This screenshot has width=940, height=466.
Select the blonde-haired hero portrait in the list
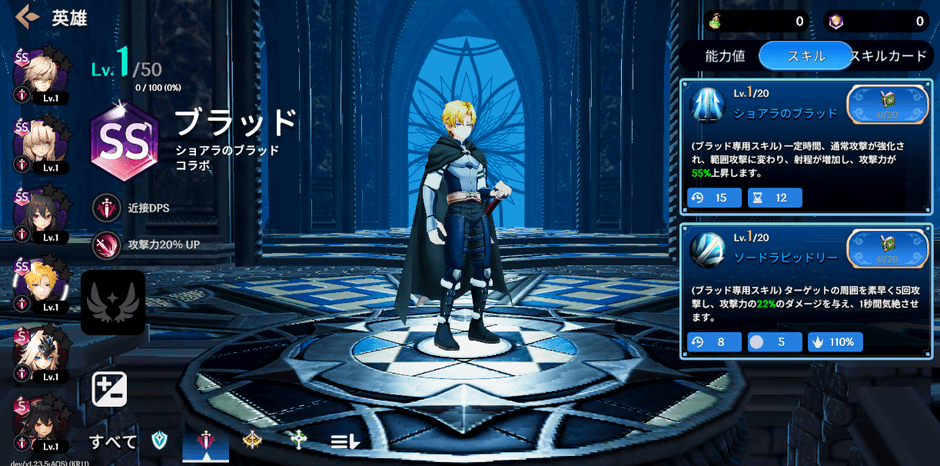[40, 285]
